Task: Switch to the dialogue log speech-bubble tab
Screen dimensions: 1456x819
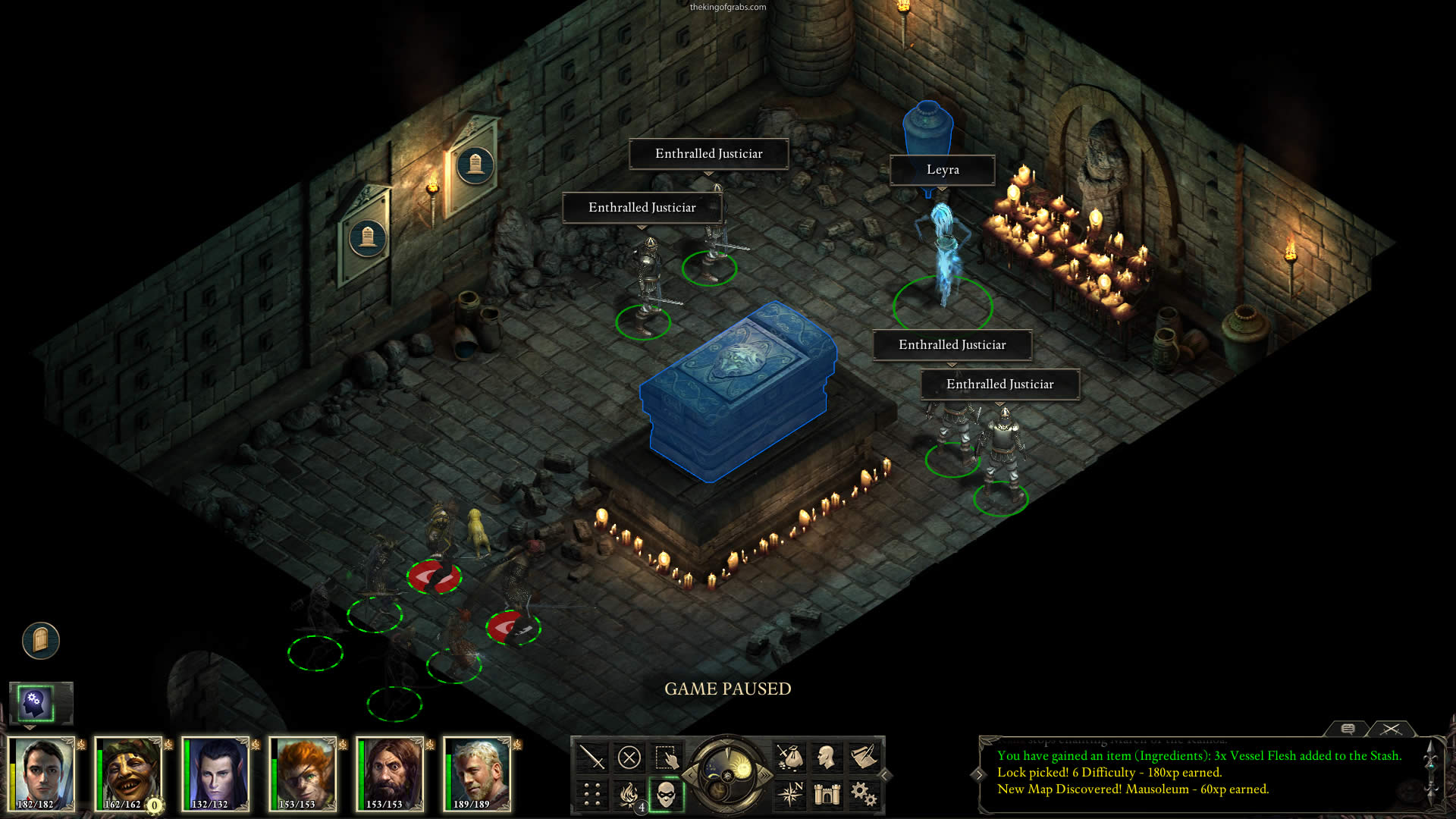Action: [x=1348, y=729]
